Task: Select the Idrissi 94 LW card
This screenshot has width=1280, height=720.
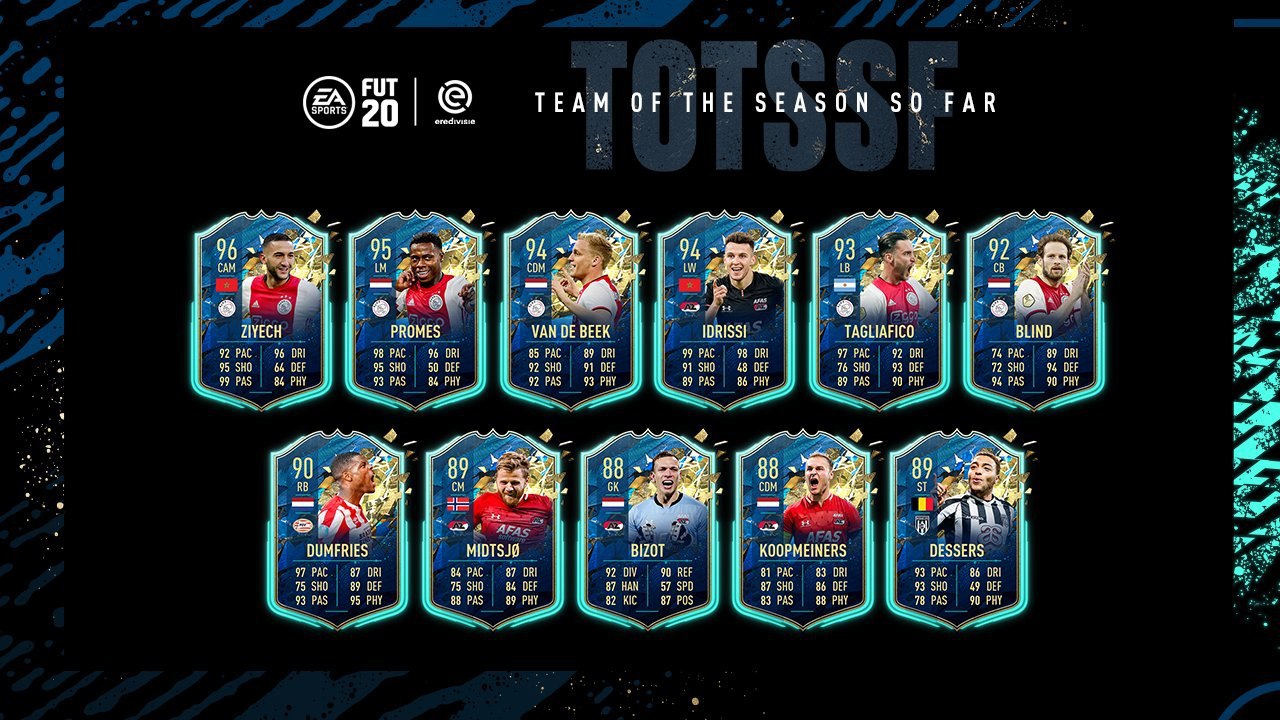Action: pyautogui.click(x=724, y=310)
